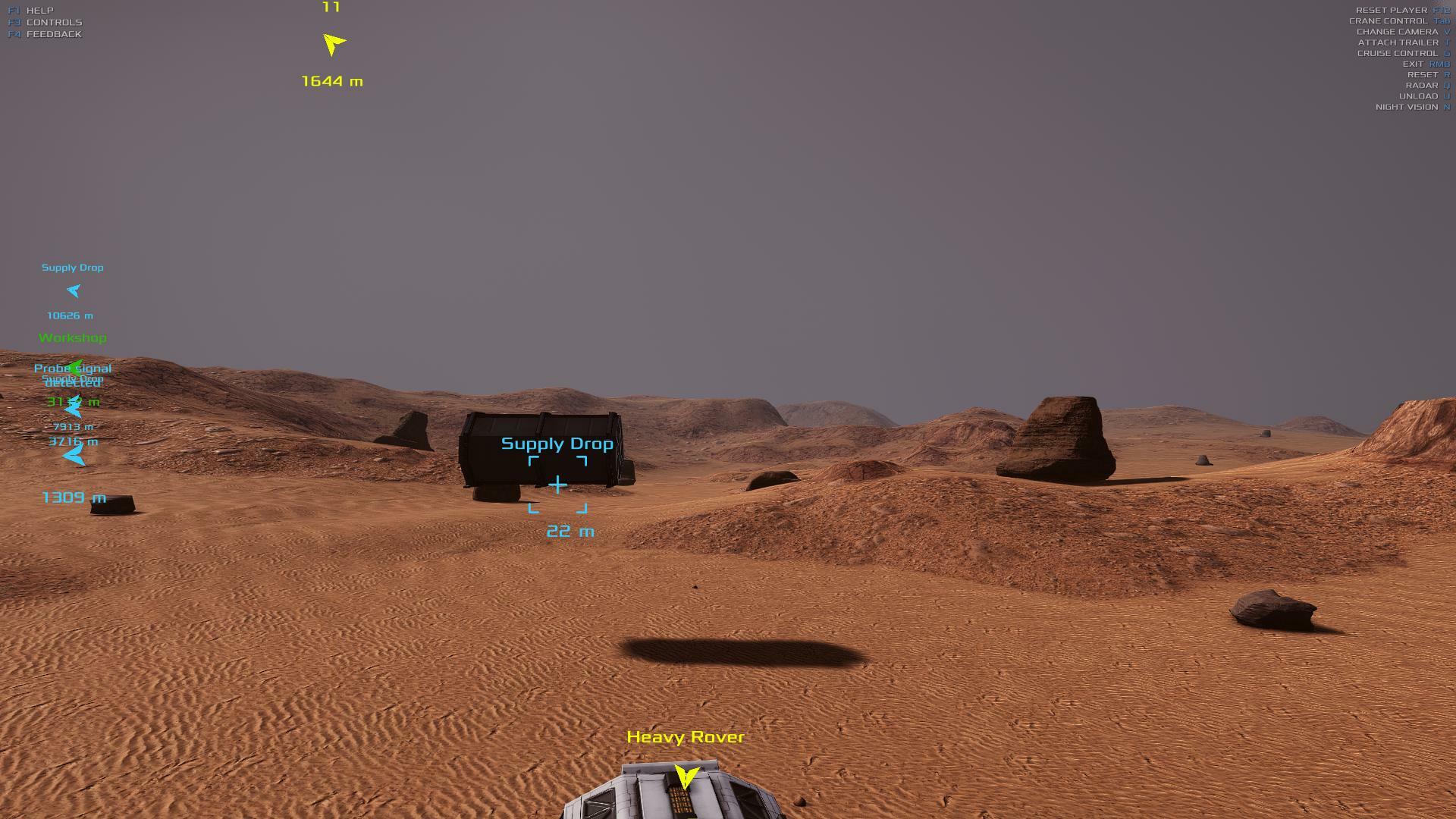Click the Supply Drop targeting reticle

557,485
